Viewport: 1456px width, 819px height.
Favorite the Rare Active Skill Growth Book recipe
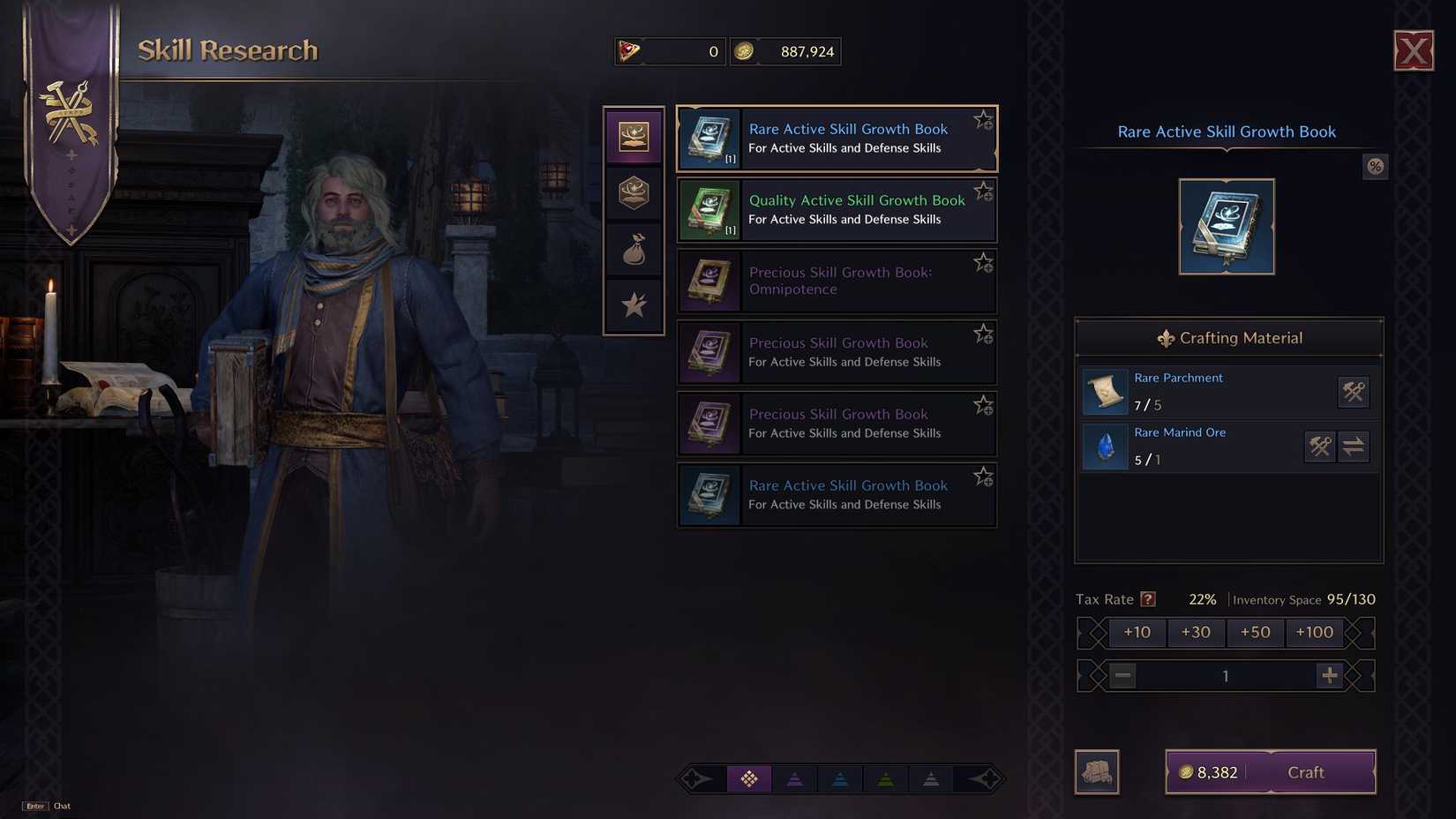pos(983,119)
